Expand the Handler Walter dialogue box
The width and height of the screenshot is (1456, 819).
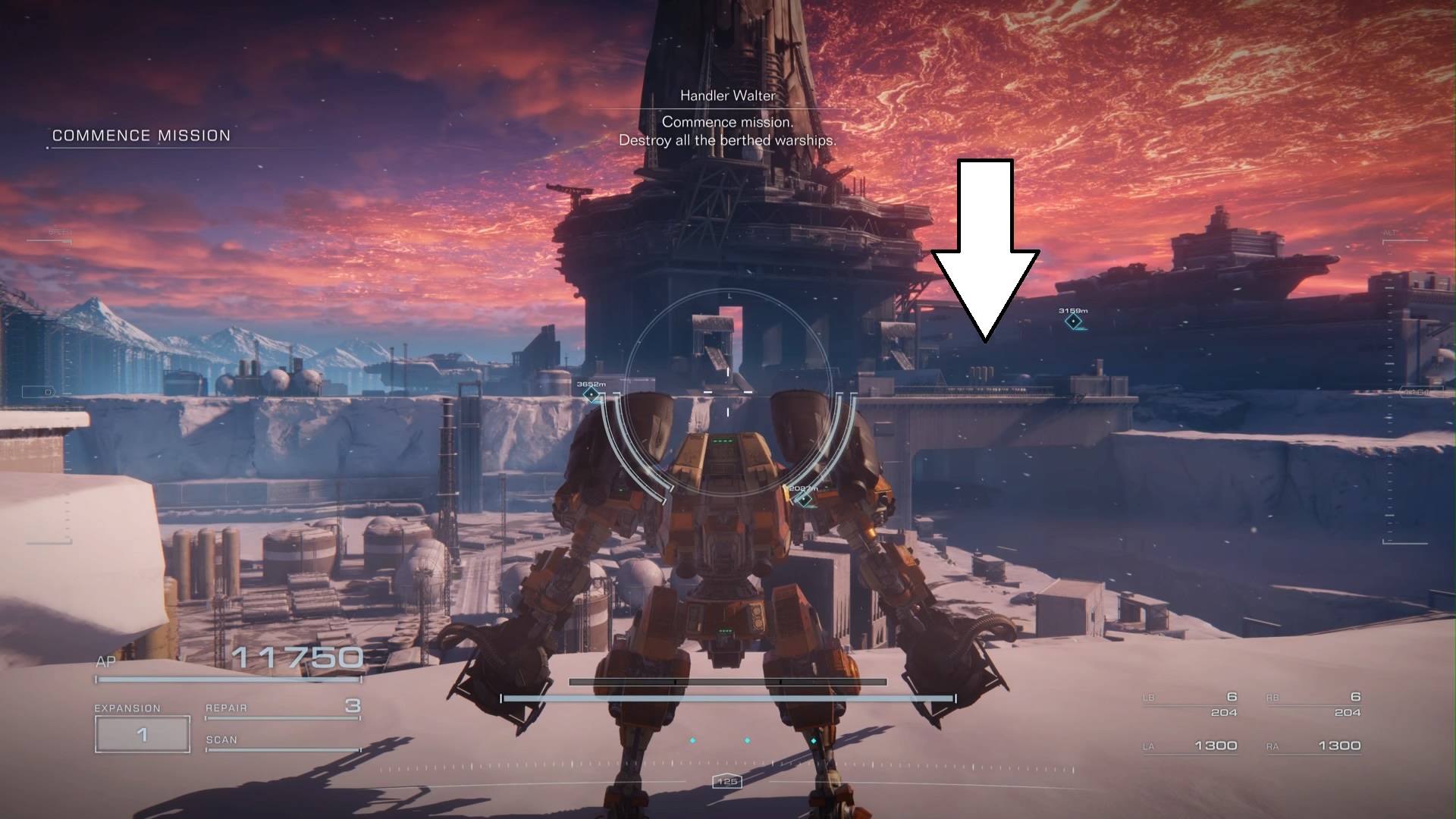(727, 130)
